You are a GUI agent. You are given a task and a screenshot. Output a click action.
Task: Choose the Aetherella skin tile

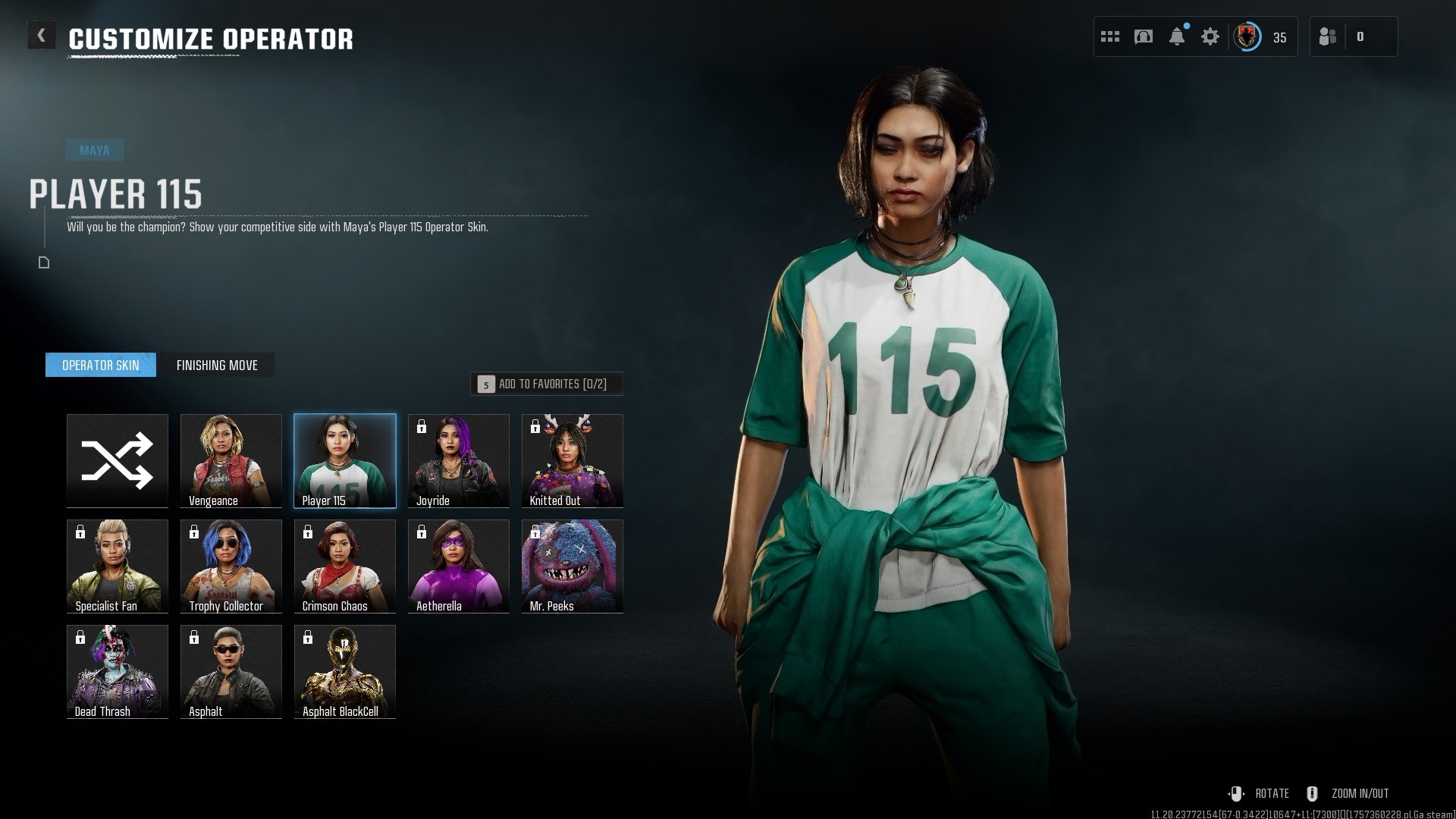pyautogui.click(x=459, y=566)
